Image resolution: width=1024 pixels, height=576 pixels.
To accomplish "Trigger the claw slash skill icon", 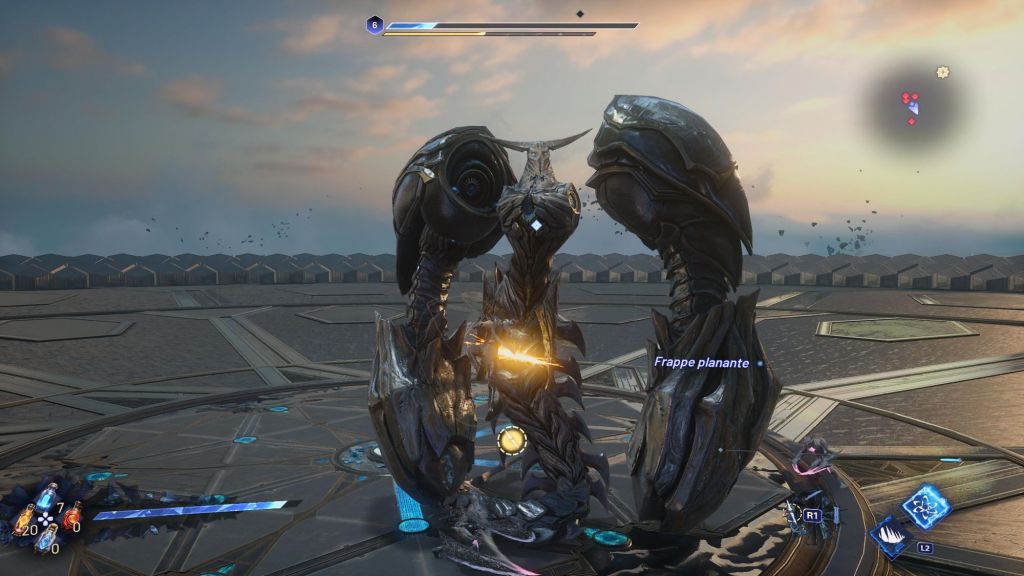I will 889,537.
